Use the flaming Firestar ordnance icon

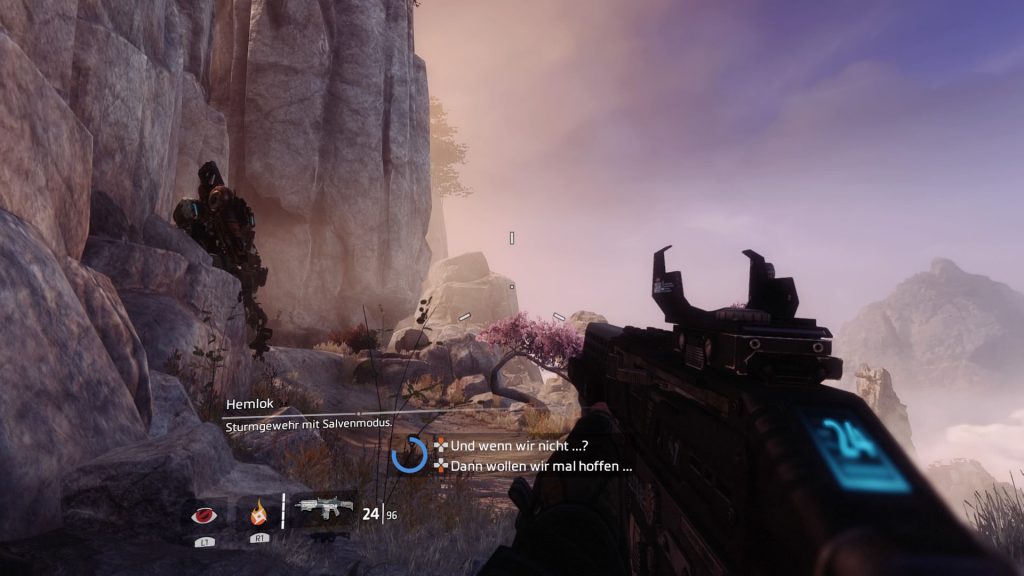(x=258, y=515)
